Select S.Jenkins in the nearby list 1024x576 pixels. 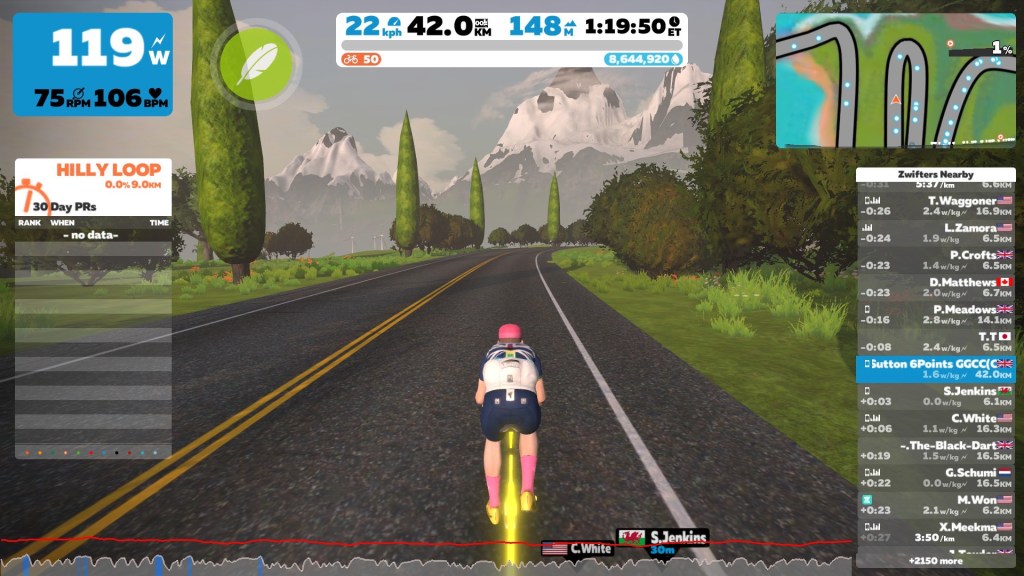click(936, 396)
